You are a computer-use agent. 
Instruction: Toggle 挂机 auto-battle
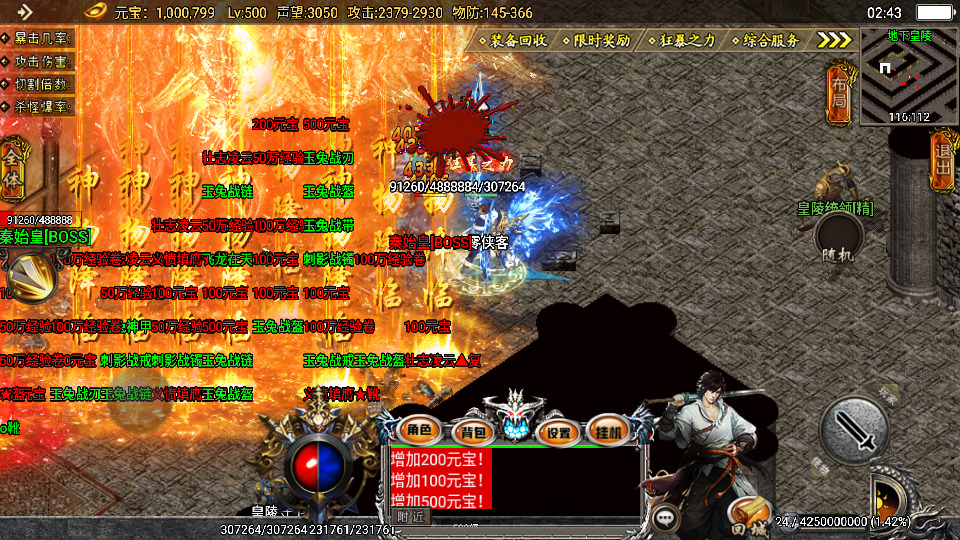pos(606,432)
